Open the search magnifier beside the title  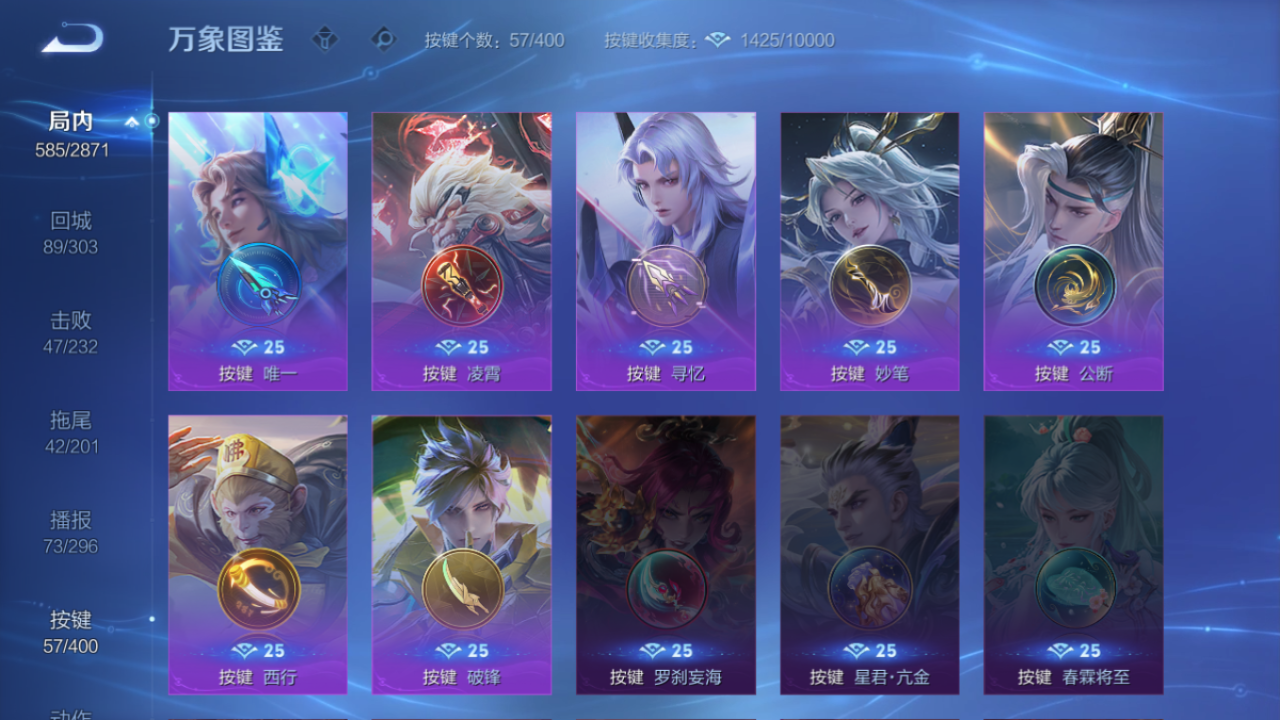(x=380, y=38)
